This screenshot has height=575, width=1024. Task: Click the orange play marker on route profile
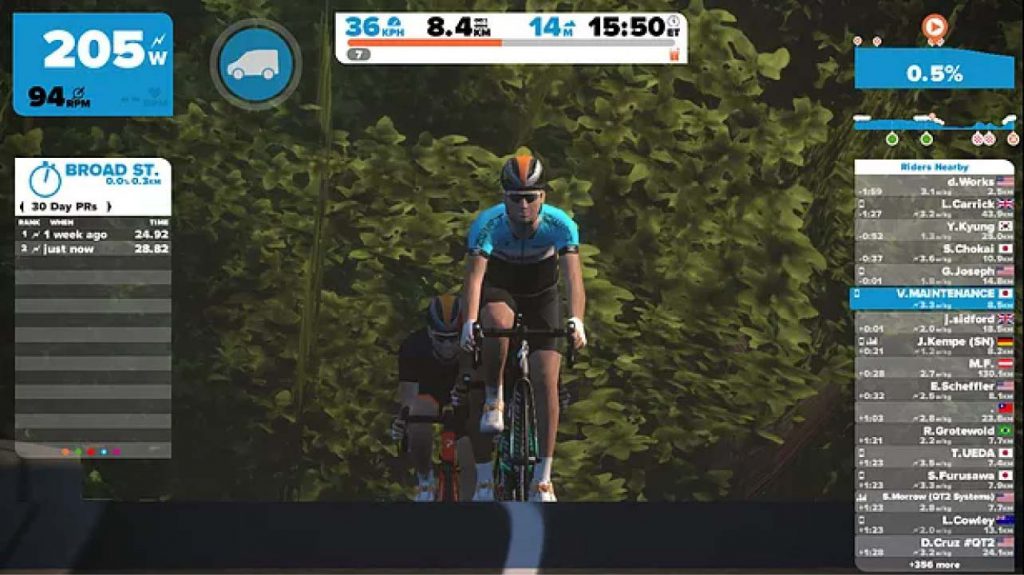[934, 28]
